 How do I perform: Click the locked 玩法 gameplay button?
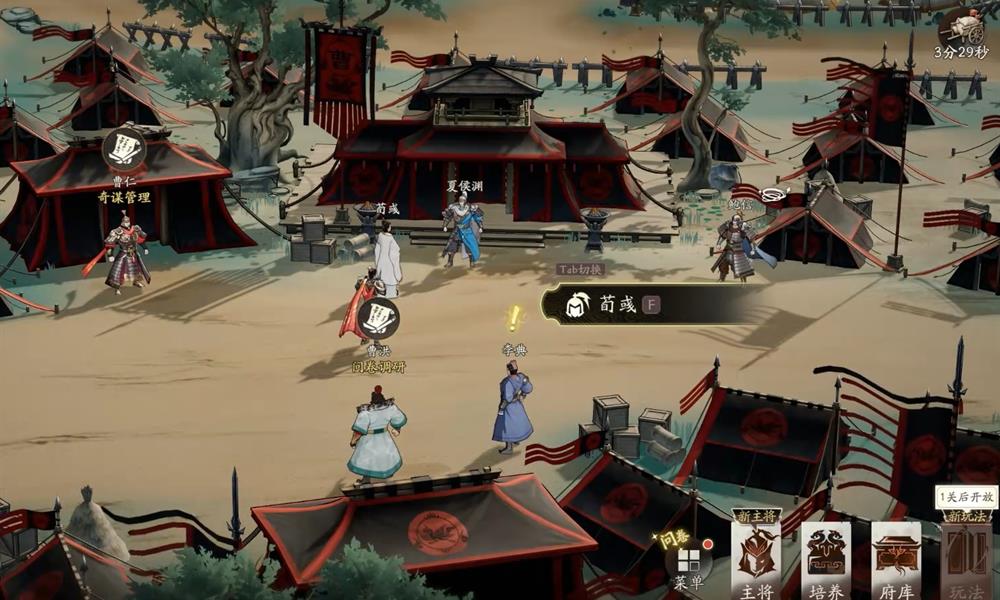coord(965,561)
